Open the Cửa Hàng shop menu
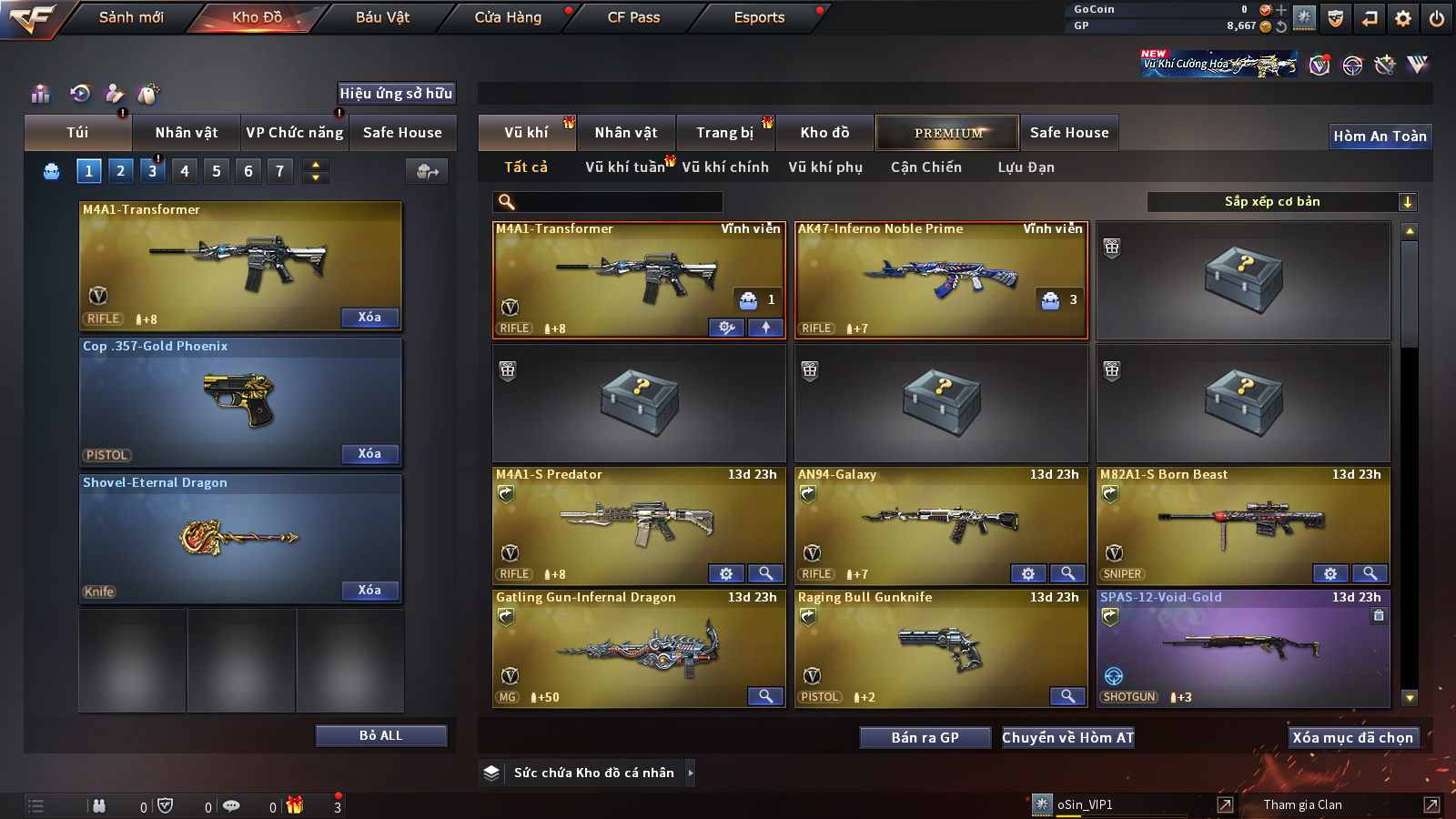 click(508, 17)
